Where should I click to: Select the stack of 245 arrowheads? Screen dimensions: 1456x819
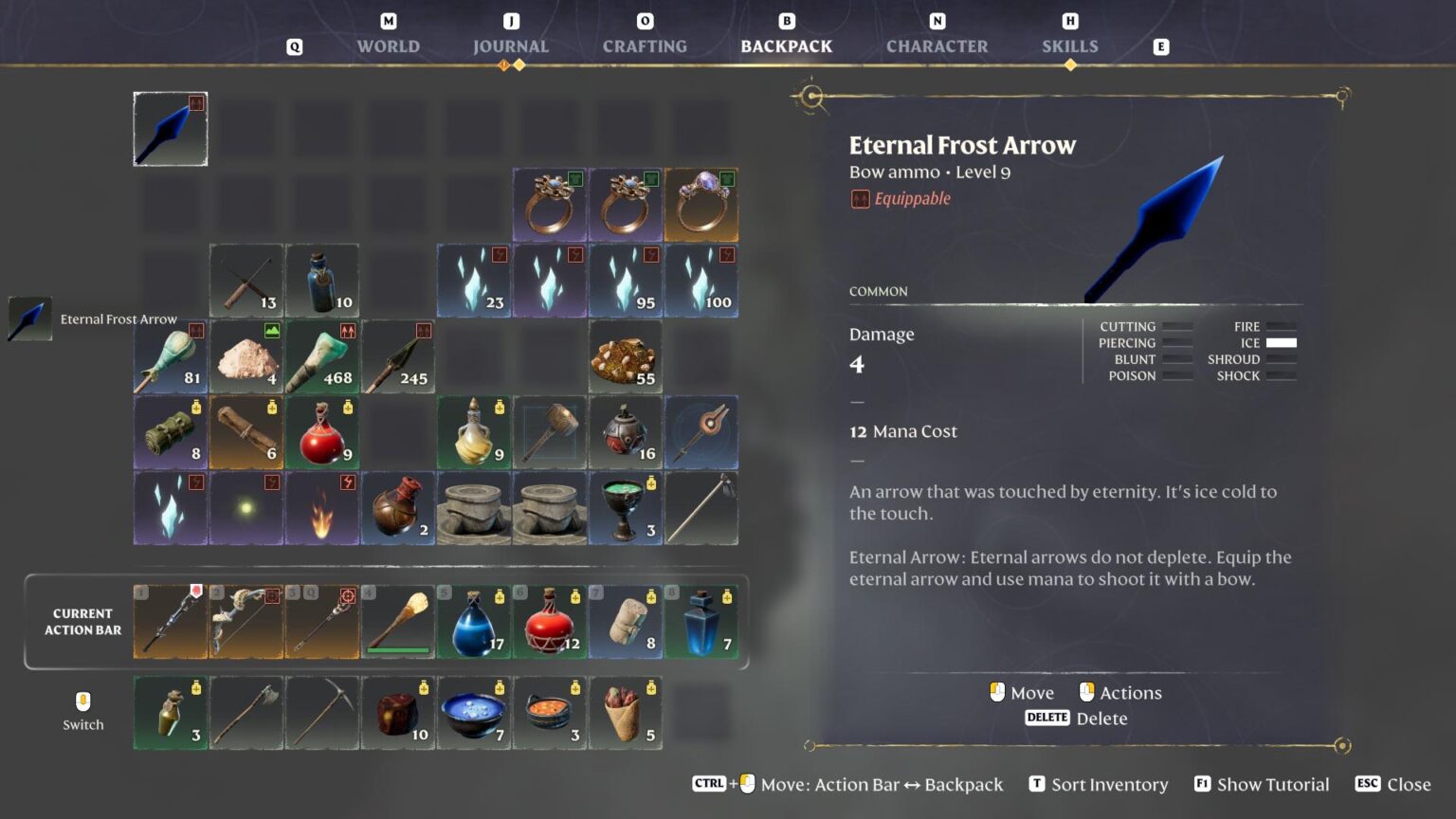pyautogui.click(x=398, y=355)
